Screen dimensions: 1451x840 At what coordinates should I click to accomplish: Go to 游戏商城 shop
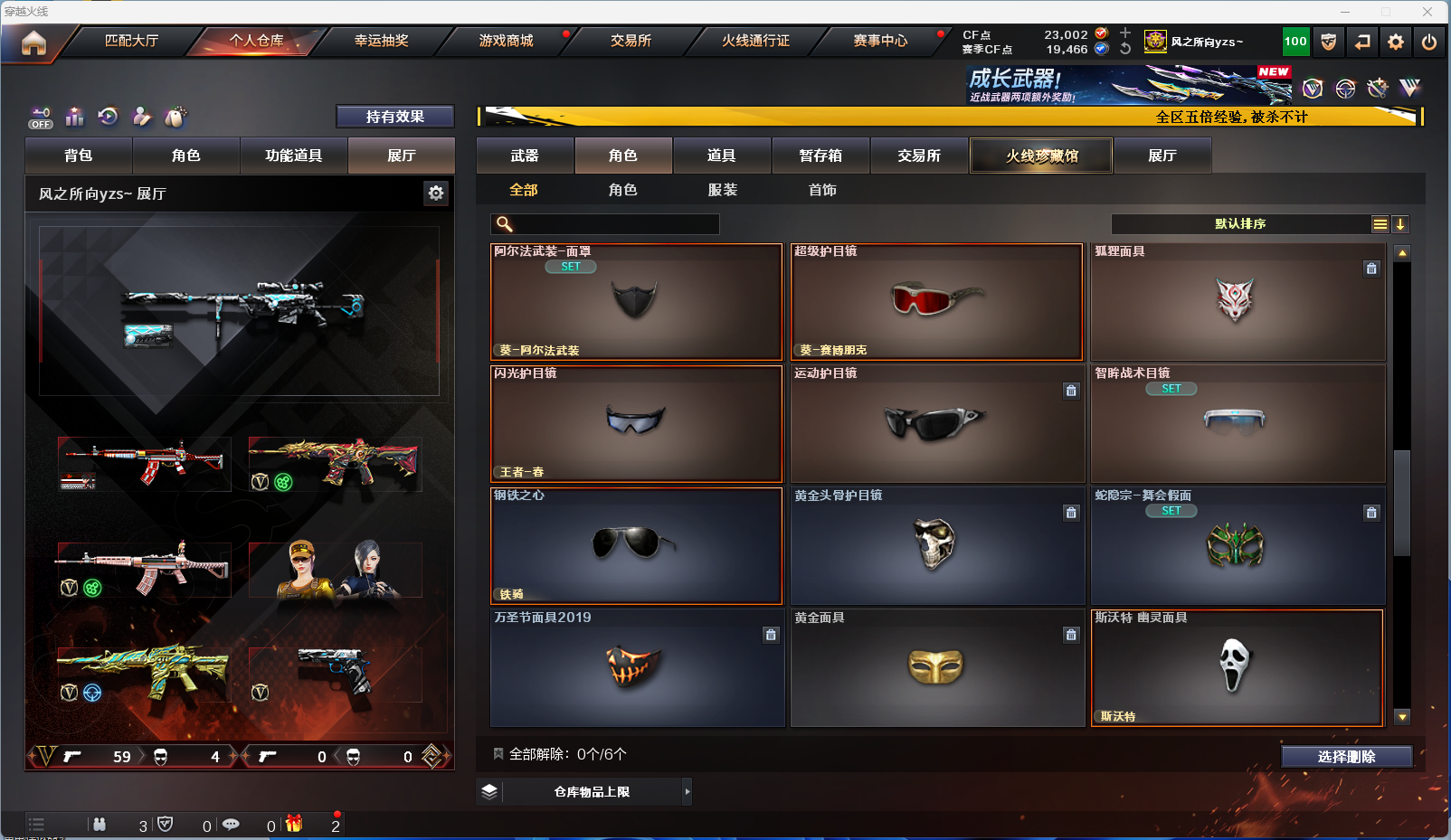(x=506, y=41)
